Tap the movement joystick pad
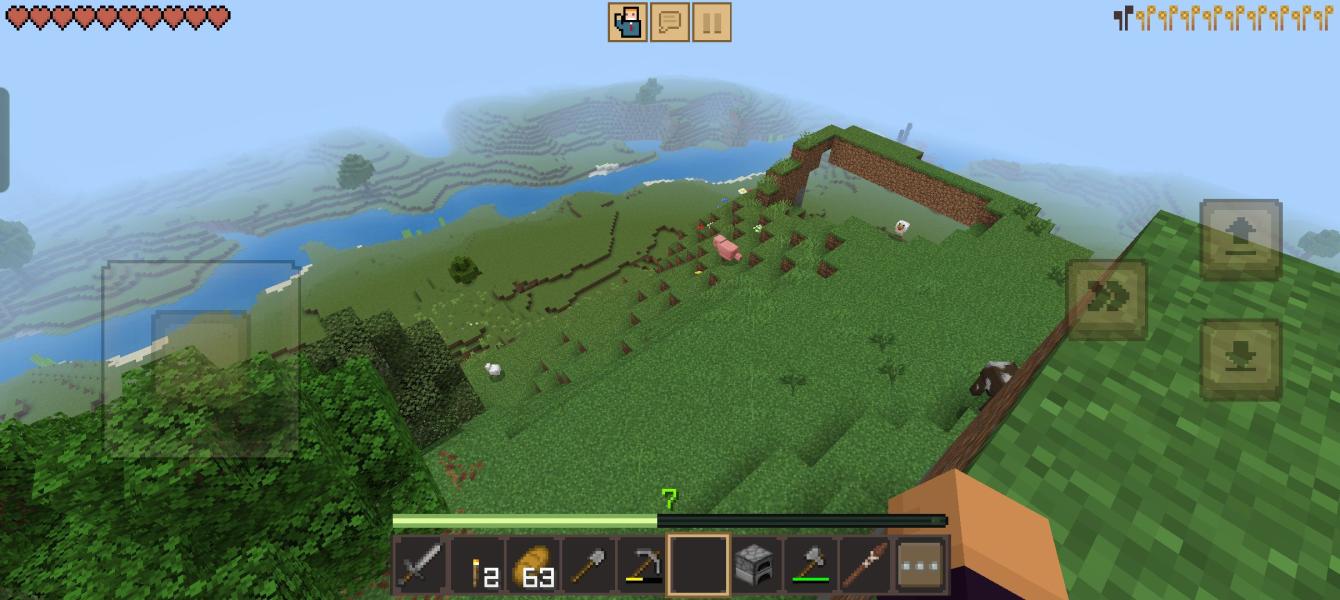This screenshot has width=1340, height=600. 201,358
